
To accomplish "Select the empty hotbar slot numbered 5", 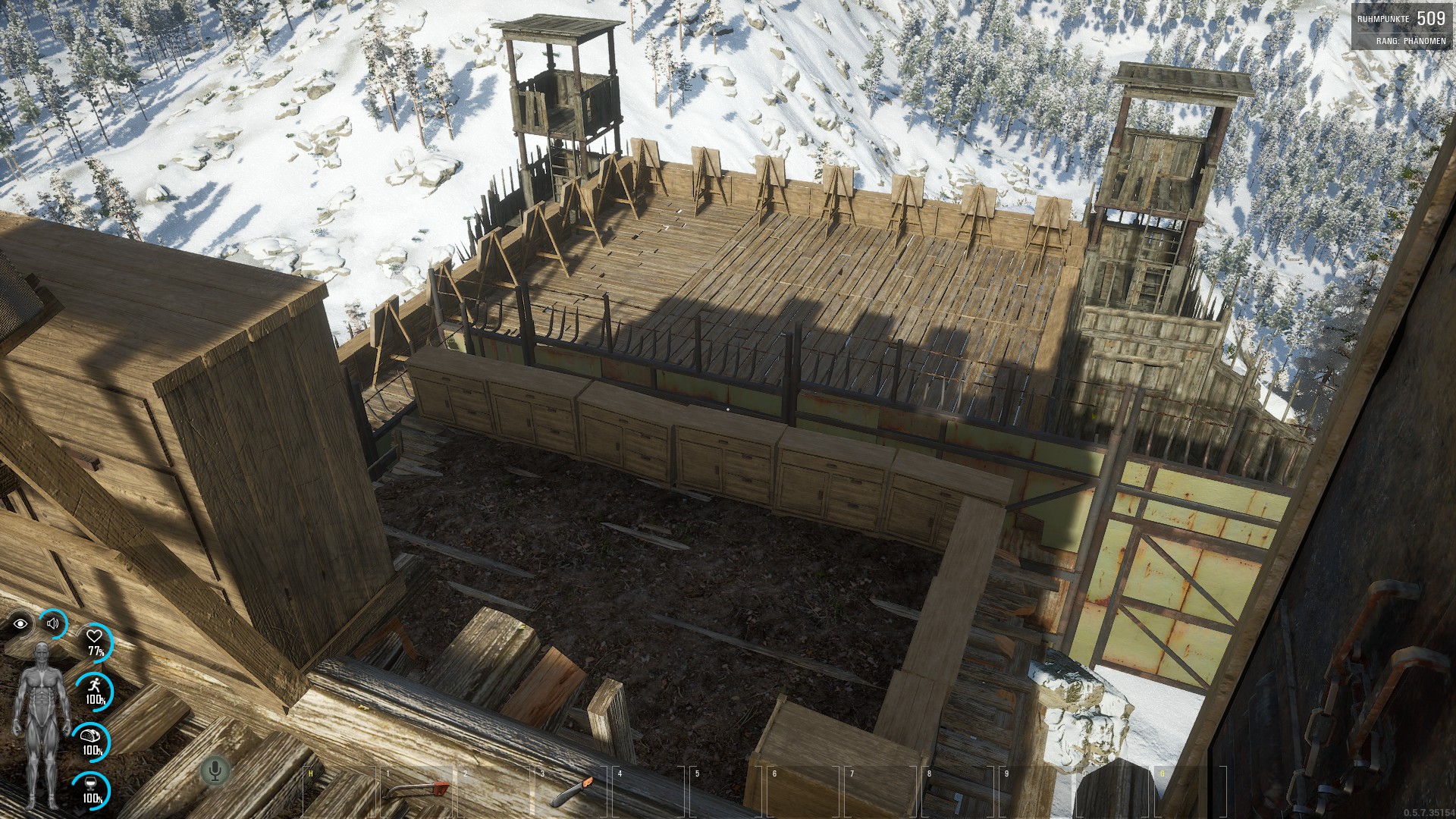I will point(726,792).
